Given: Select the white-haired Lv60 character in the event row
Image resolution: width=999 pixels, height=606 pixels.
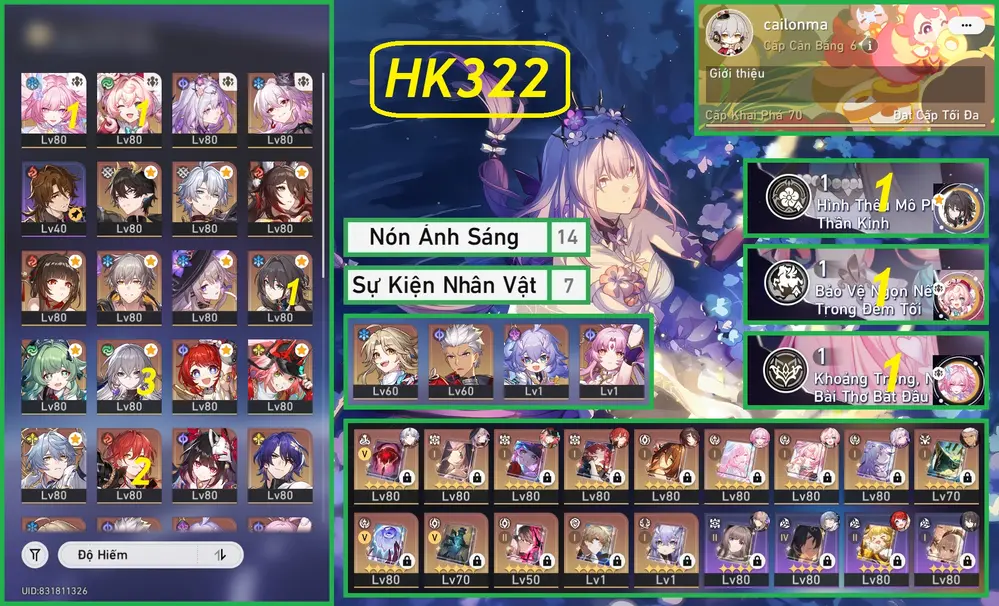Looking at the screenshot, I should pos(460,361).
